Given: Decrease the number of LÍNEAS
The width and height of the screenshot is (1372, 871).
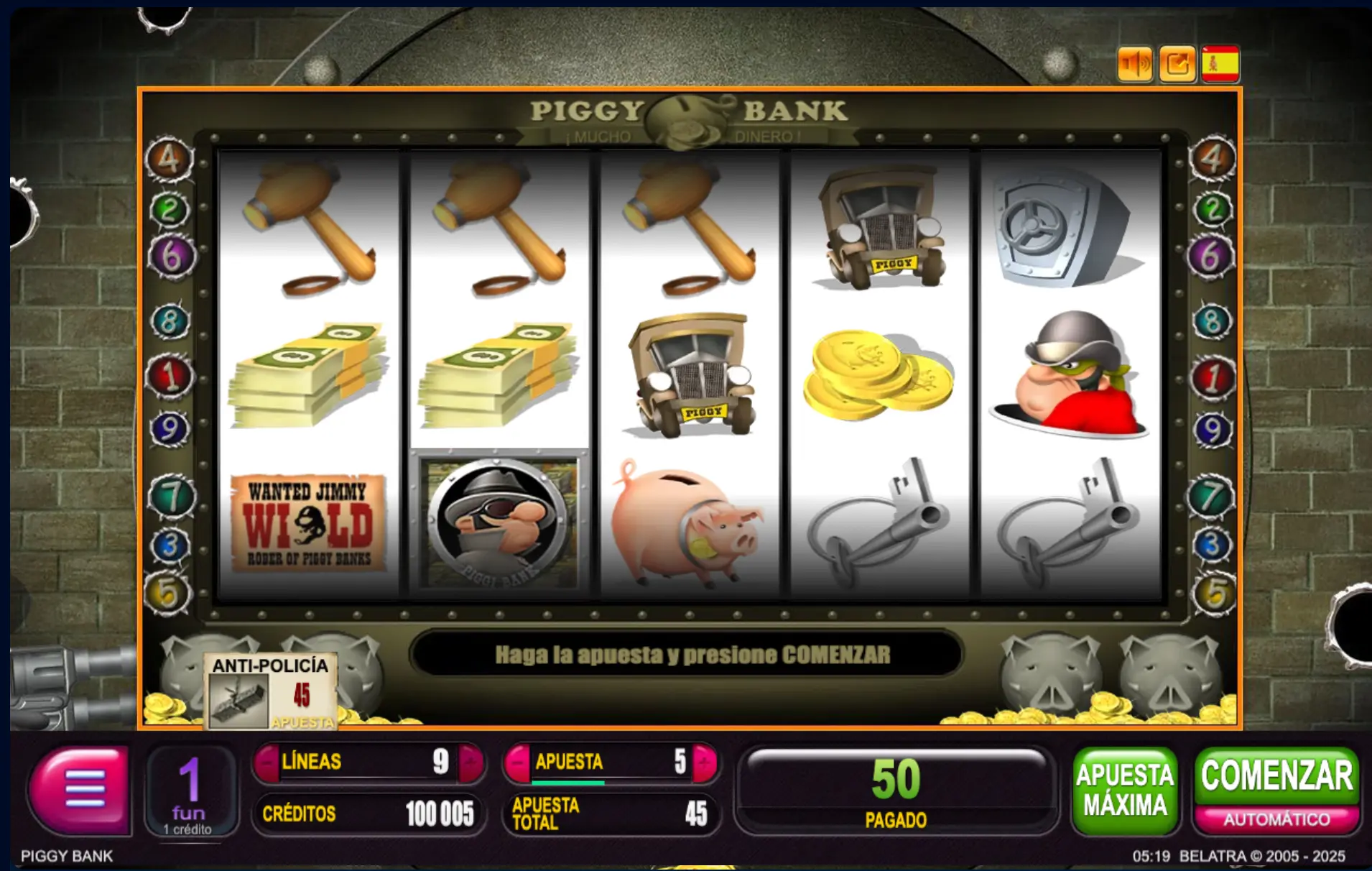Looking at the screenshot, I should (x=267, y=761).
